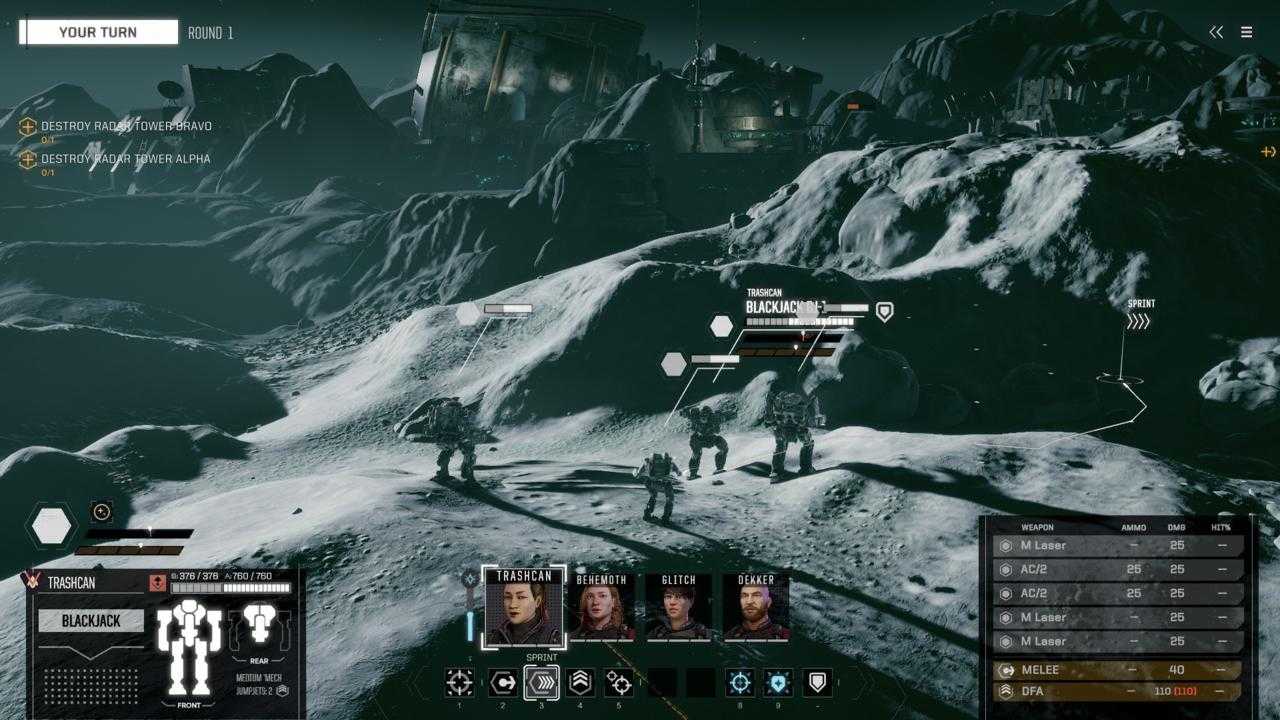1280x720 pixels.
Task: Switch to Behemoth's portrait
Action: (602, 606)
